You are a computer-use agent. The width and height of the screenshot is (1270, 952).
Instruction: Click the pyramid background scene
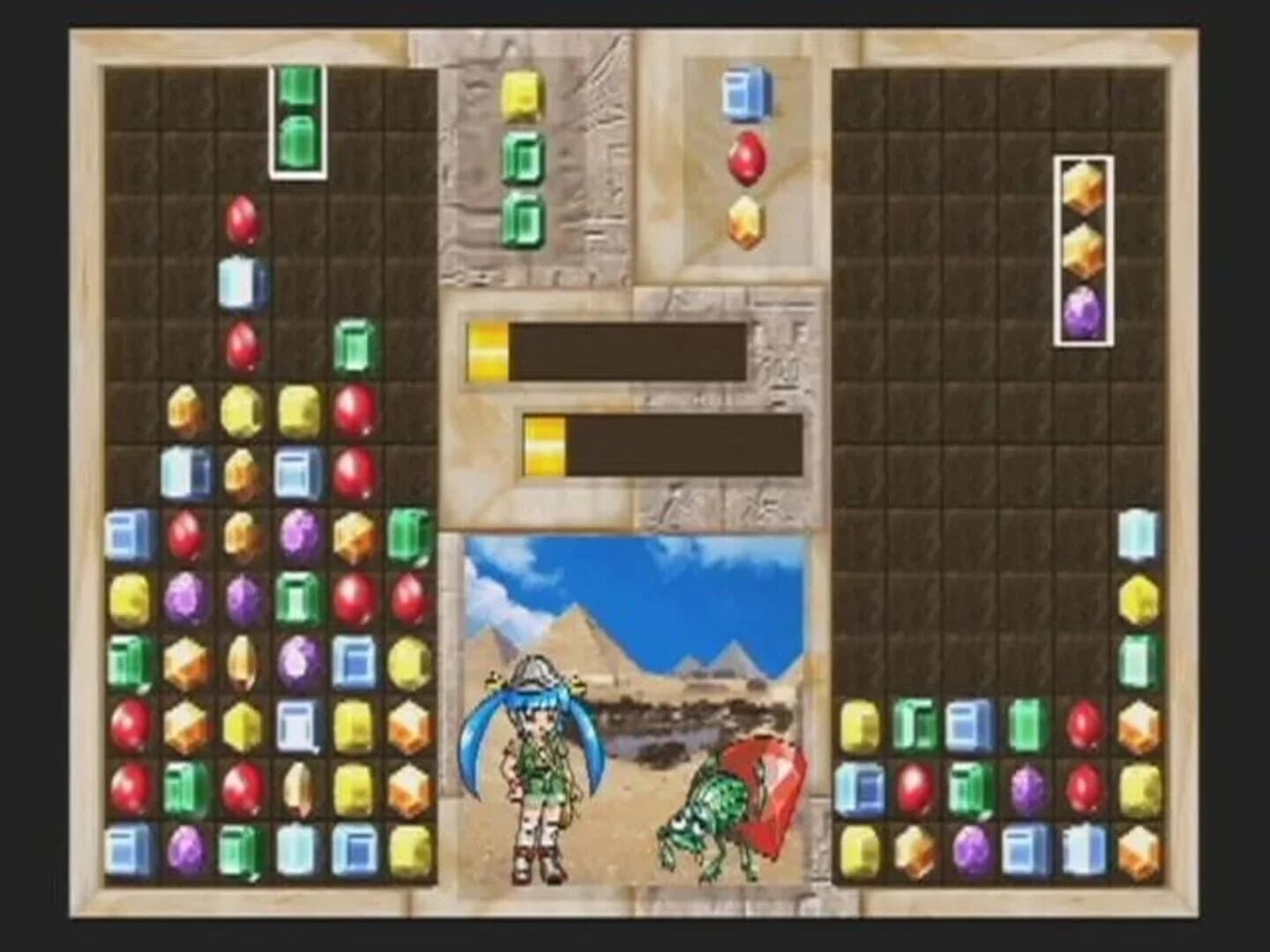[617, 617]
